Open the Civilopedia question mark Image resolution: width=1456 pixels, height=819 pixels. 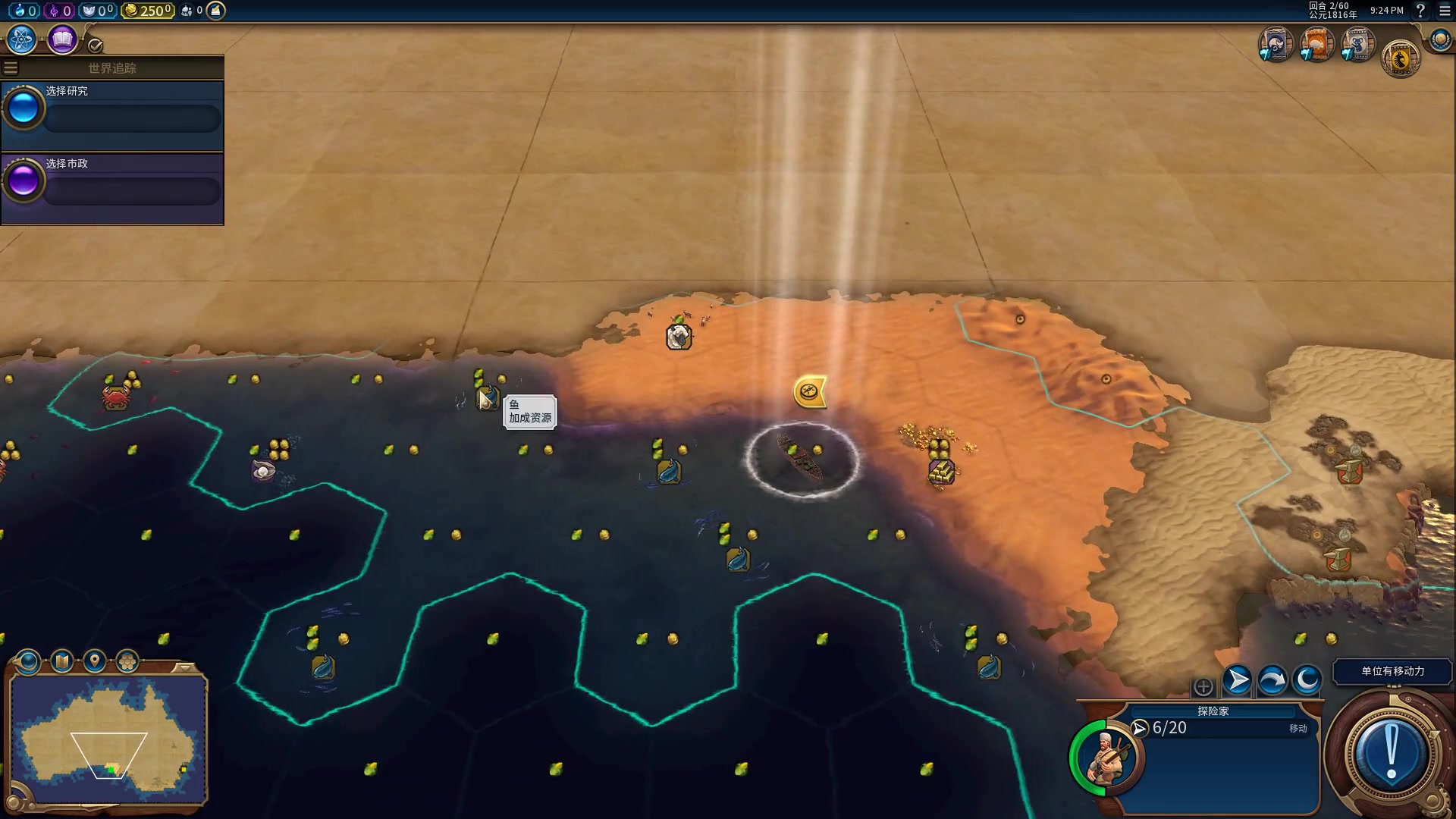click(x=1420, y=11)
